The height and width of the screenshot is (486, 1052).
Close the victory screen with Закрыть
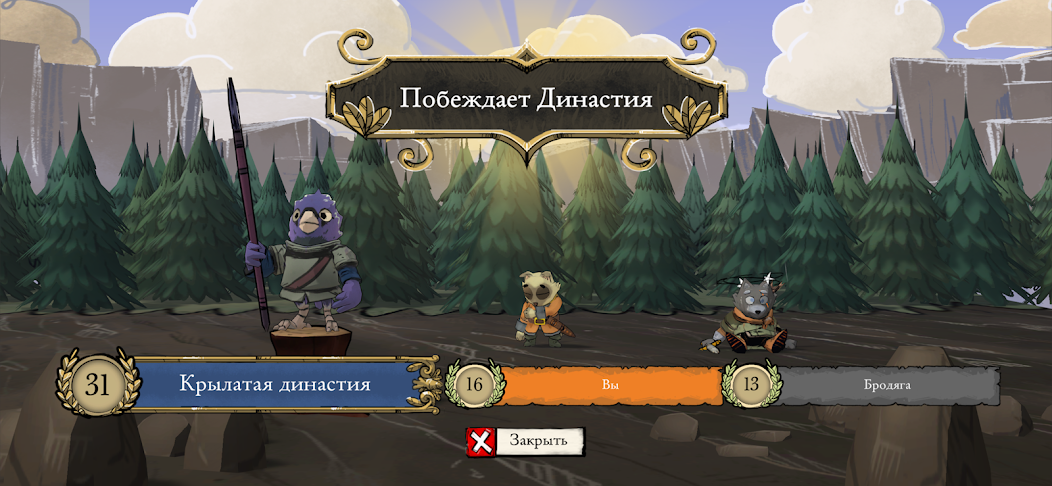click(526, 441)
